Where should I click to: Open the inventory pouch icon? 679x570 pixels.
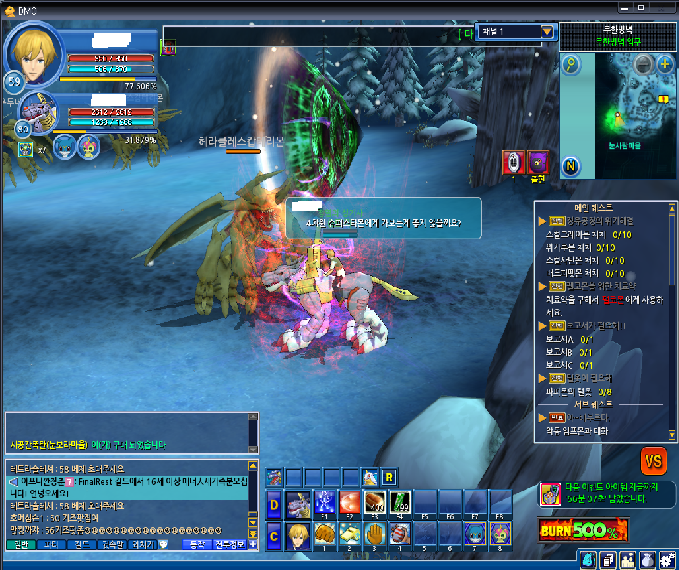point(646,559)
